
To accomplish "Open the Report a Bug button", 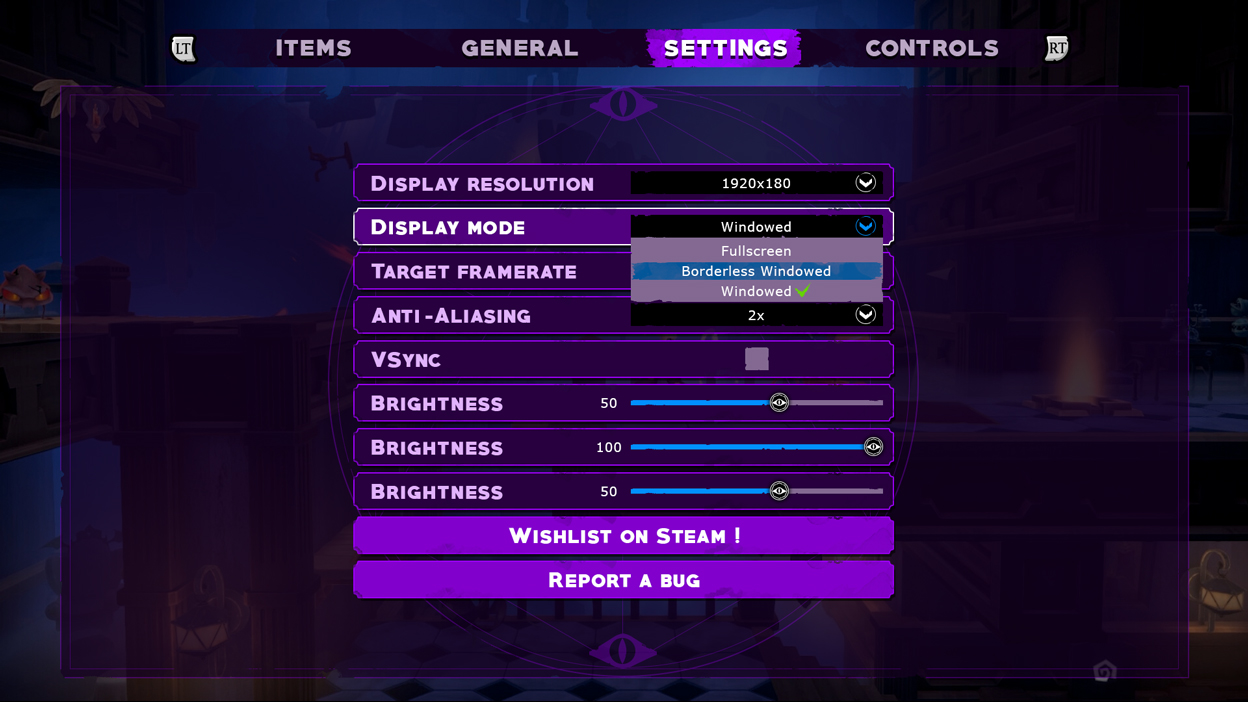I will pos(624,580).
